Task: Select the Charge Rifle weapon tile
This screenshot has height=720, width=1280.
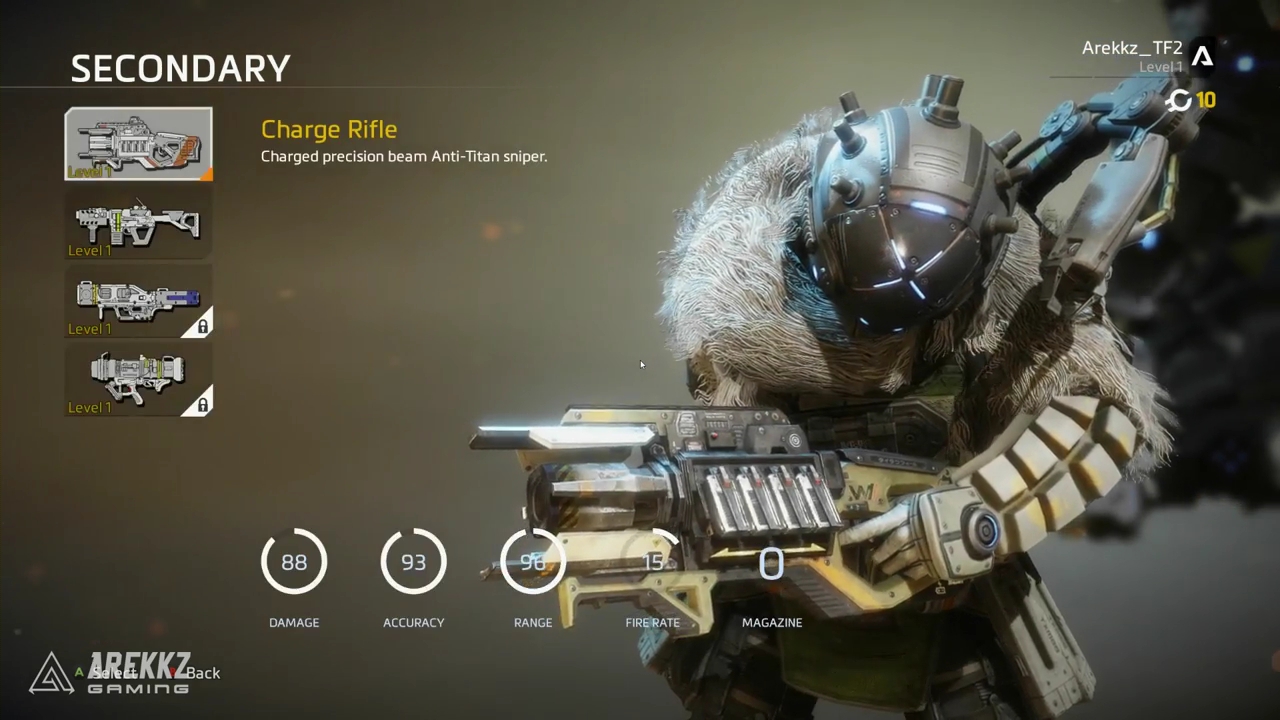Action: pos(138,144)
